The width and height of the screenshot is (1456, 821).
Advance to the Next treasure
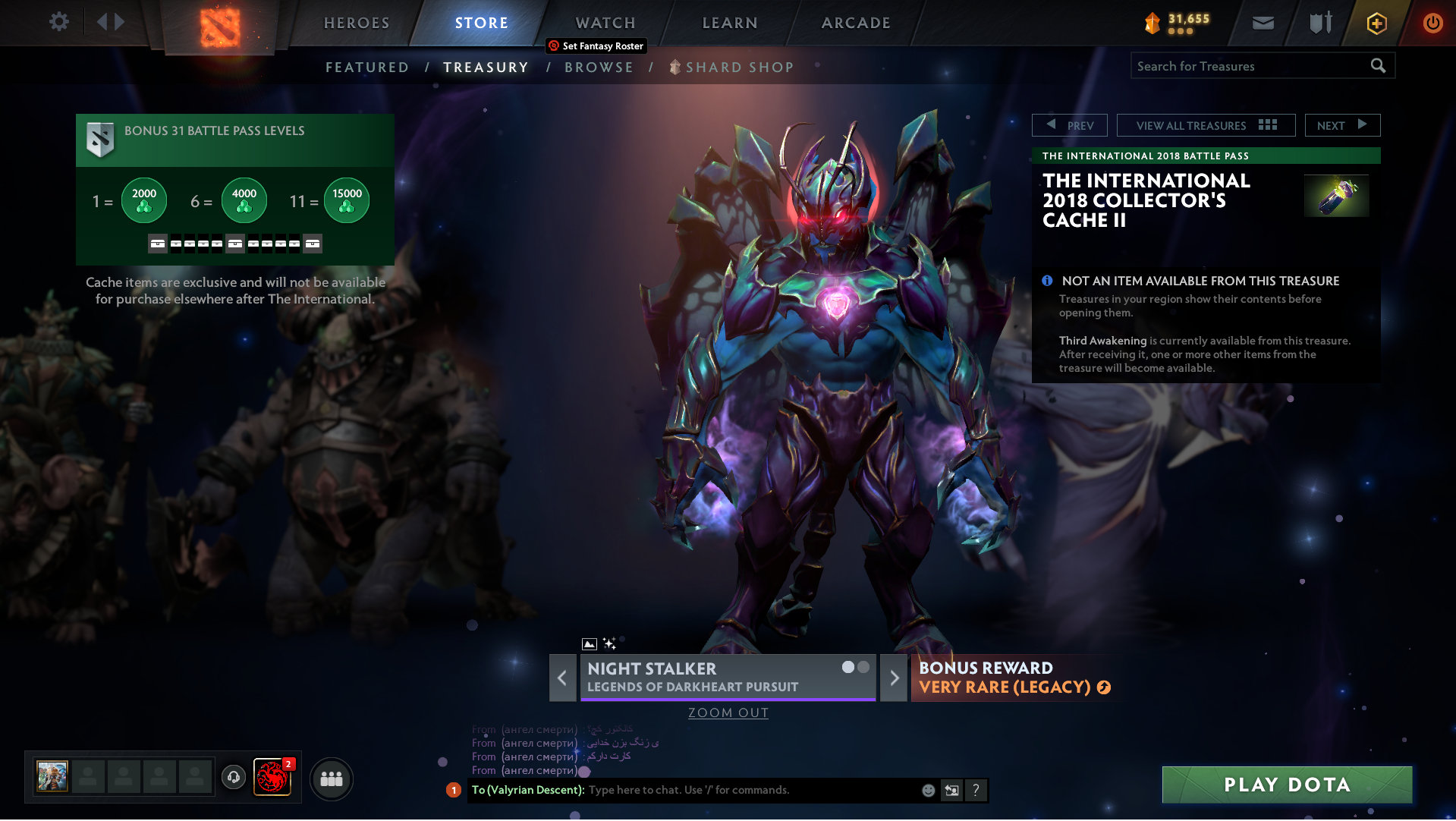tap(1342, 125)
